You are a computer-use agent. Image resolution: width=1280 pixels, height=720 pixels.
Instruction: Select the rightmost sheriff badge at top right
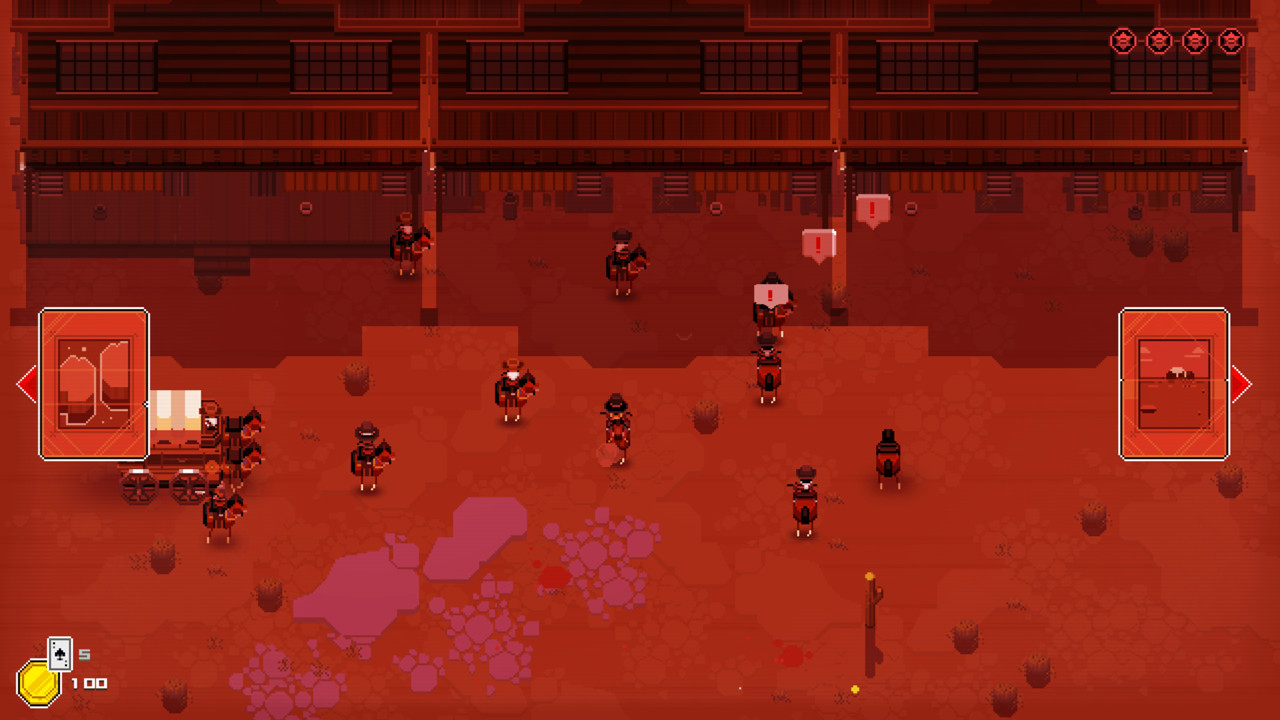pyautogui.click(x=1231, y=42)
